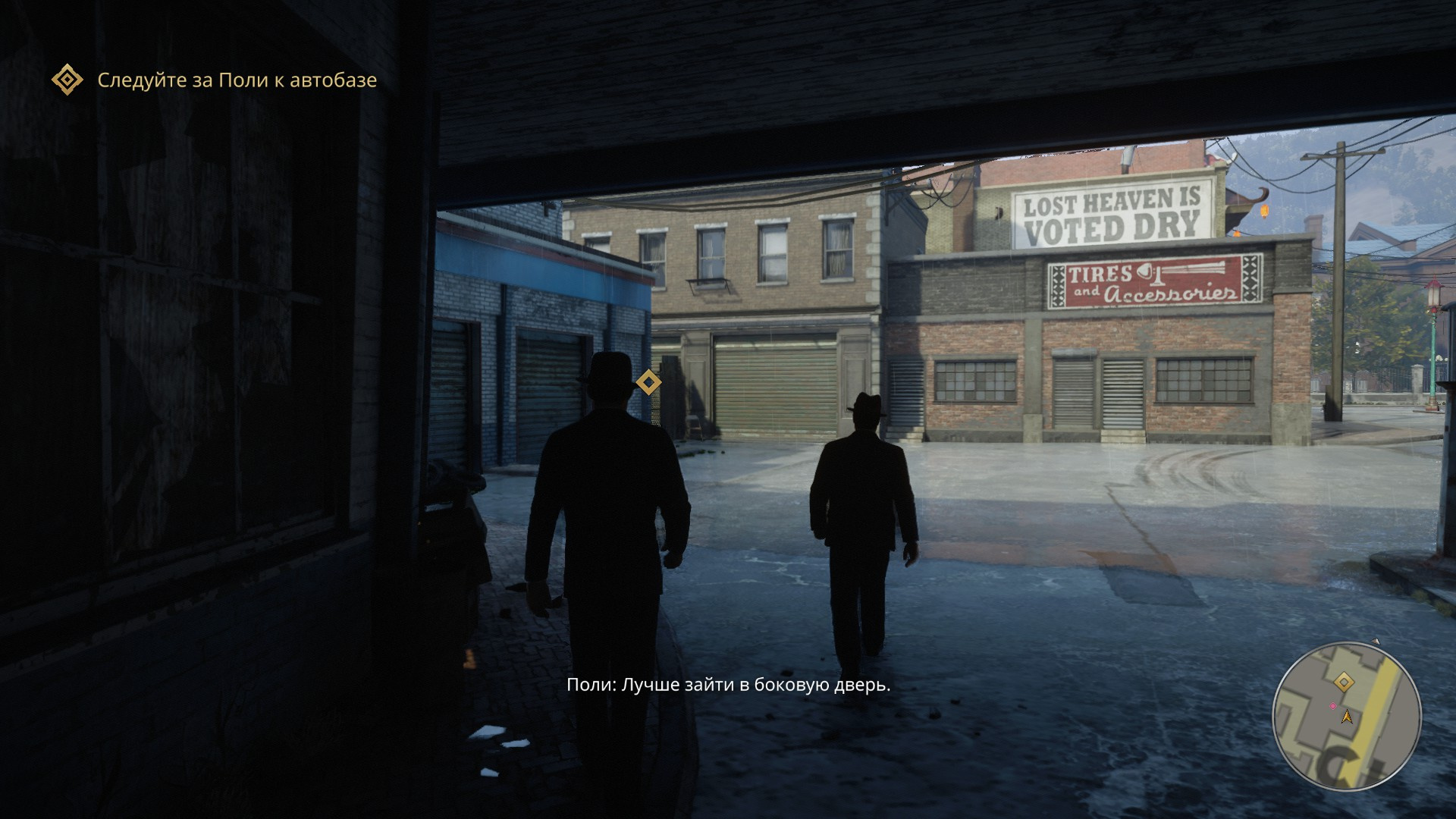The width and height of the screenshot is (1456, 819).
Task: Click the objective text about following Paulie
Action: (237, 80)
